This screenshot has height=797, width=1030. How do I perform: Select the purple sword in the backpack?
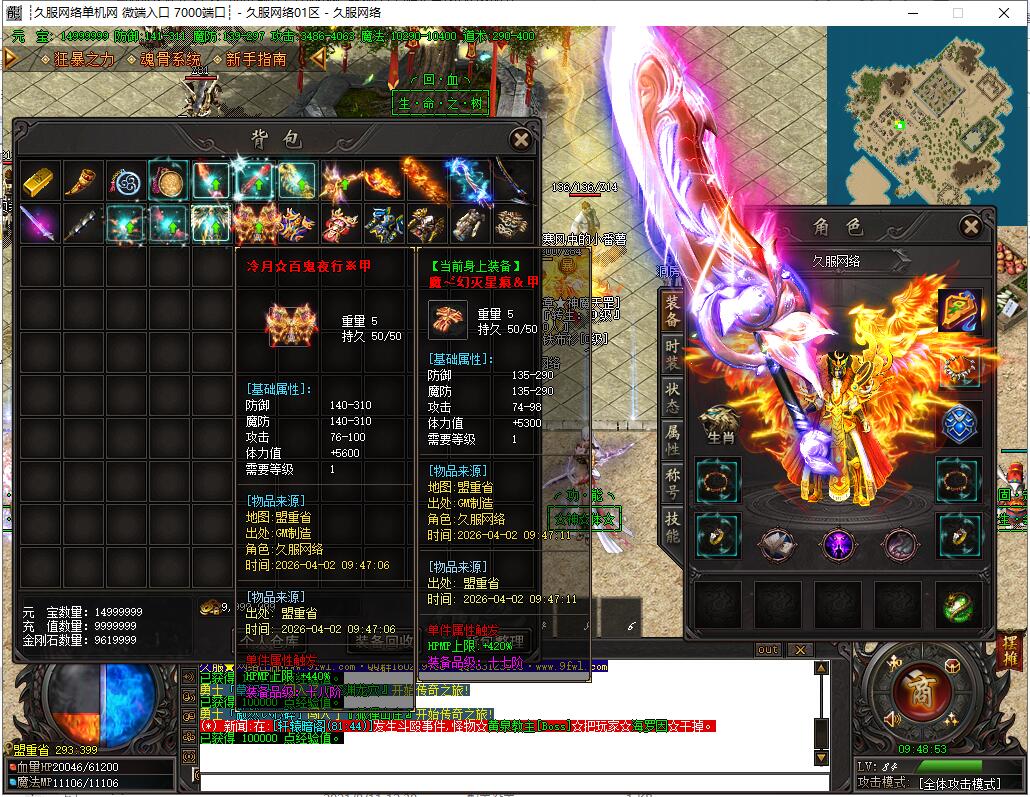pyautogui.click(x=38, y=224)
